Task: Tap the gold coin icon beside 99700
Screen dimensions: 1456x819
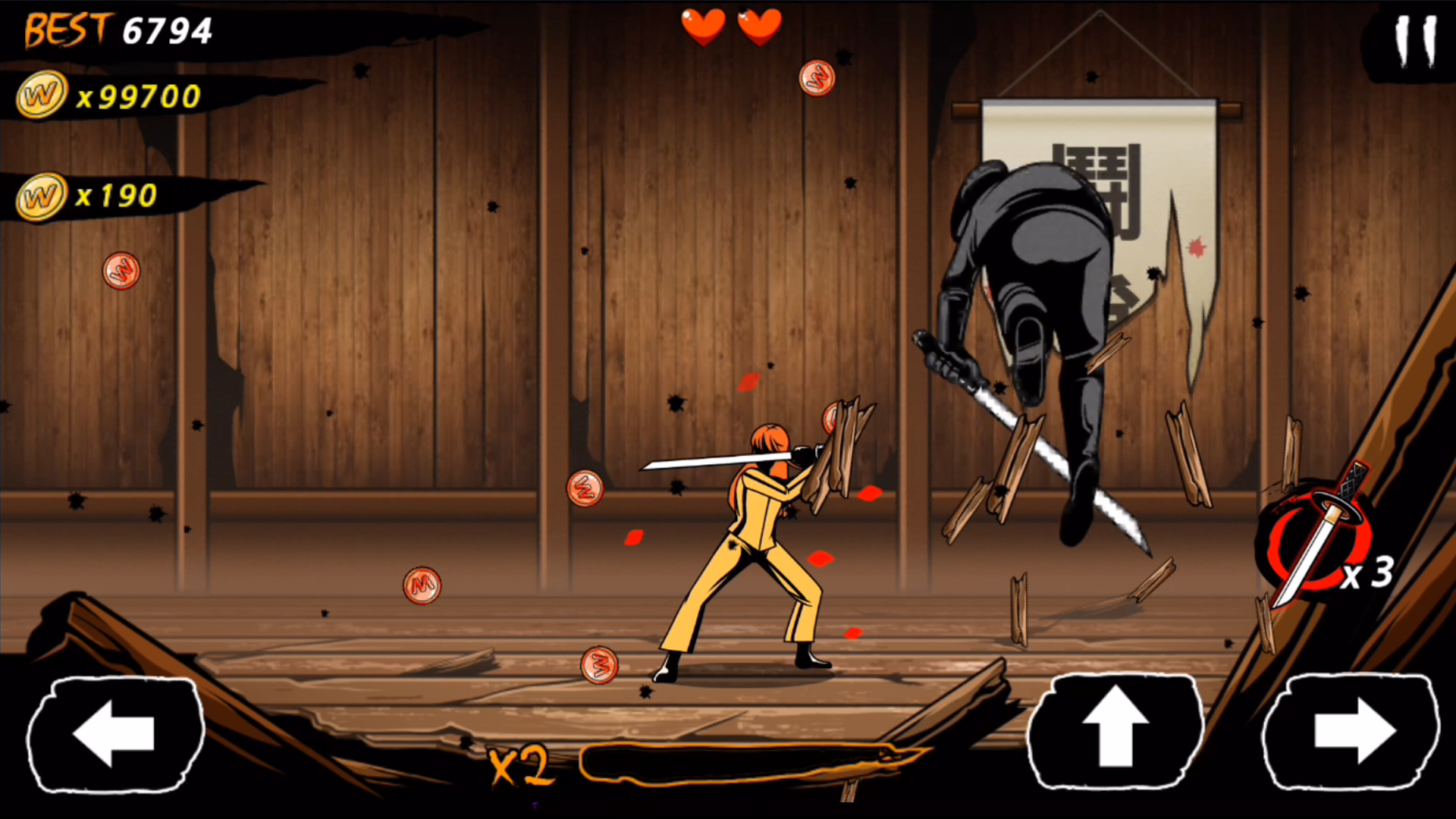Action: click(42, 93)
